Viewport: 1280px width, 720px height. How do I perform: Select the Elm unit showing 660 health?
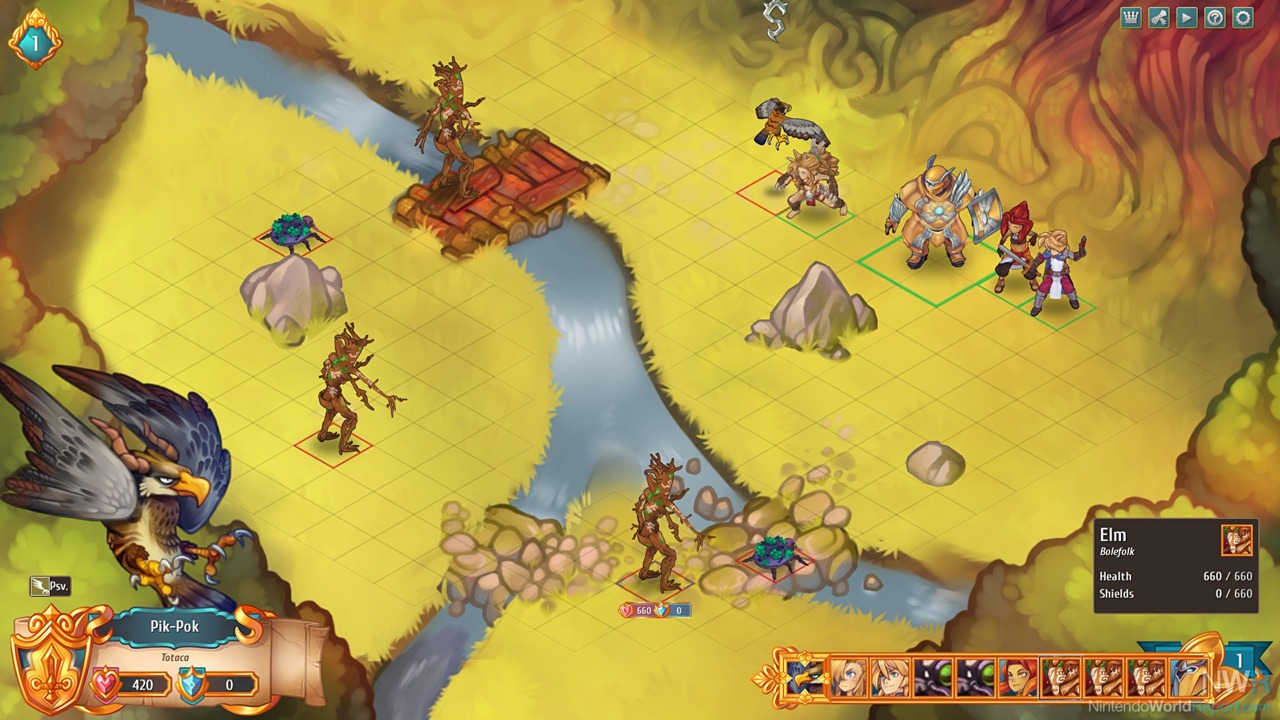point(658,525)
